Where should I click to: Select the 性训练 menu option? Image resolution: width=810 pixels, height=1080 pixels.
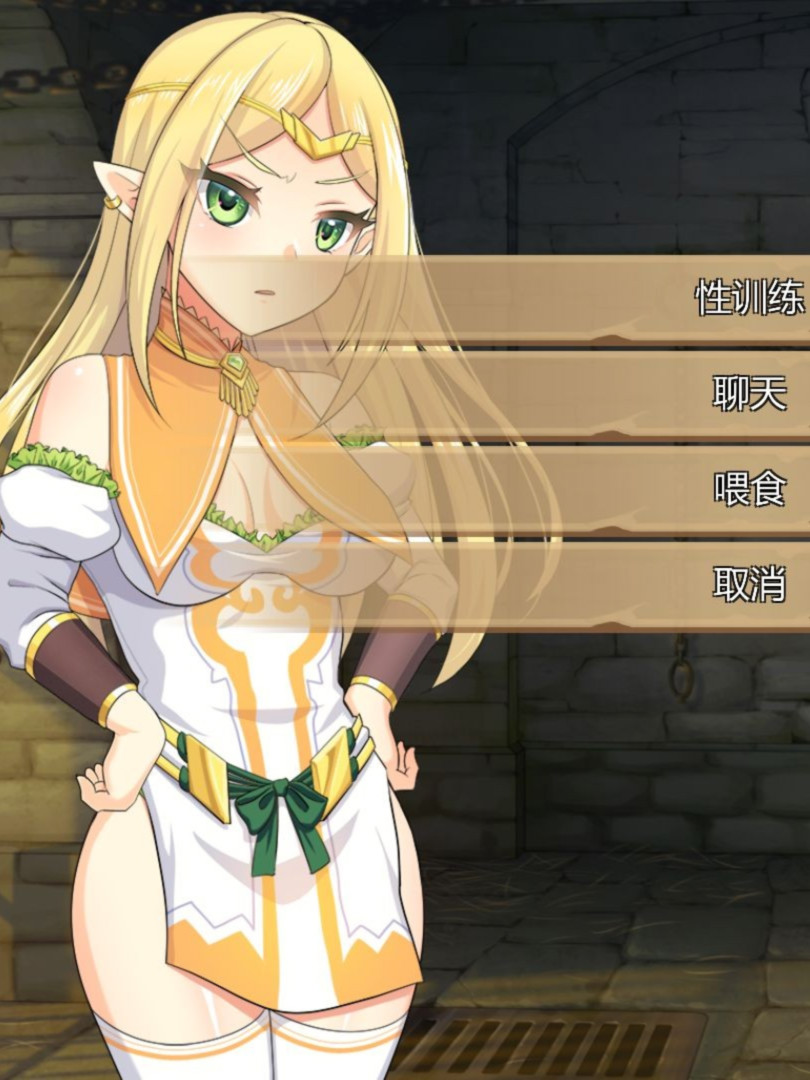[748, 298]
